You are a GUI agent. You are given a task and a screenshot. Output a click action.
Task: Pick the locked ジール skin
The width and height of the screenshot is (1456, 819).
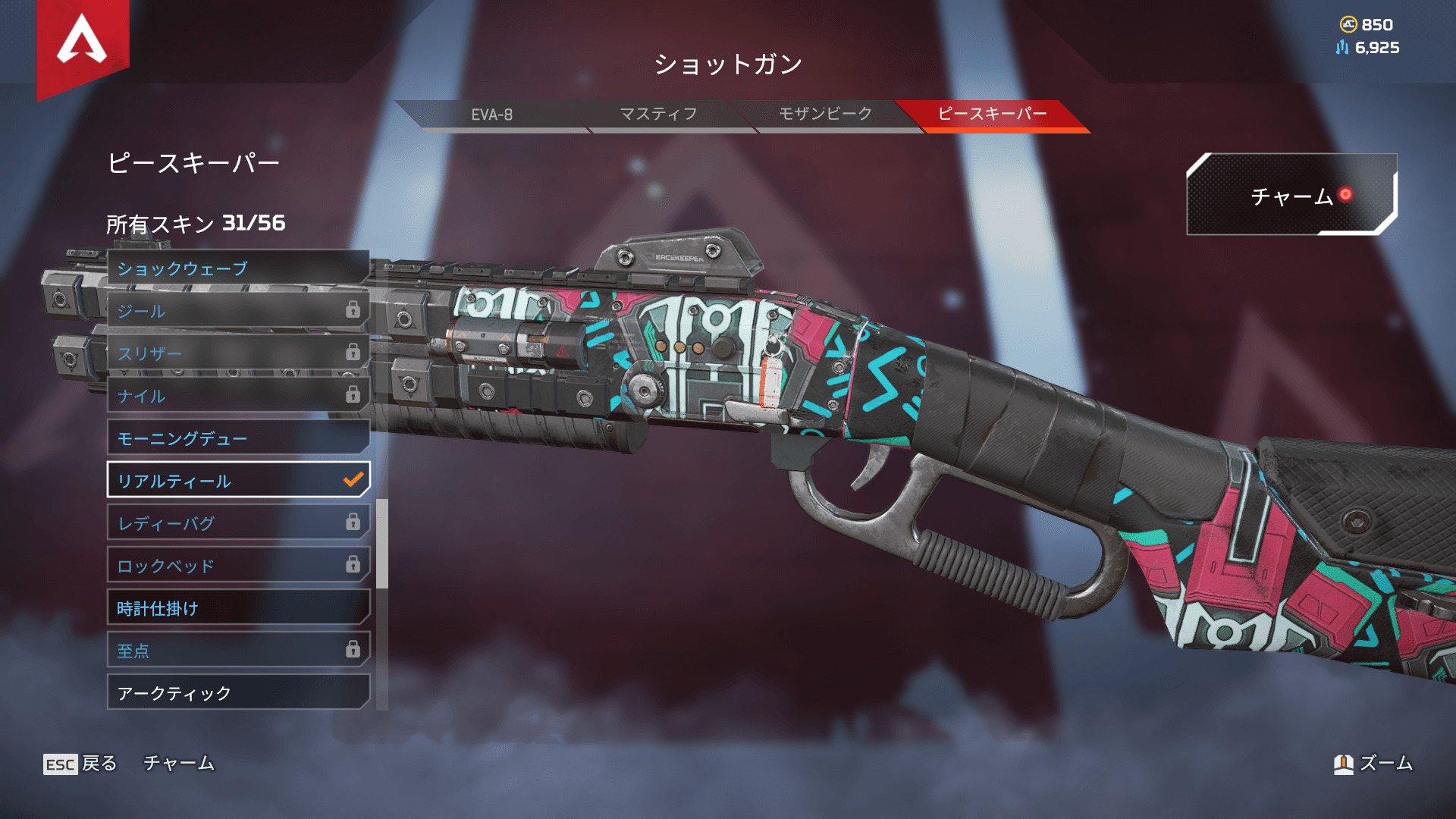click(238, 311)
